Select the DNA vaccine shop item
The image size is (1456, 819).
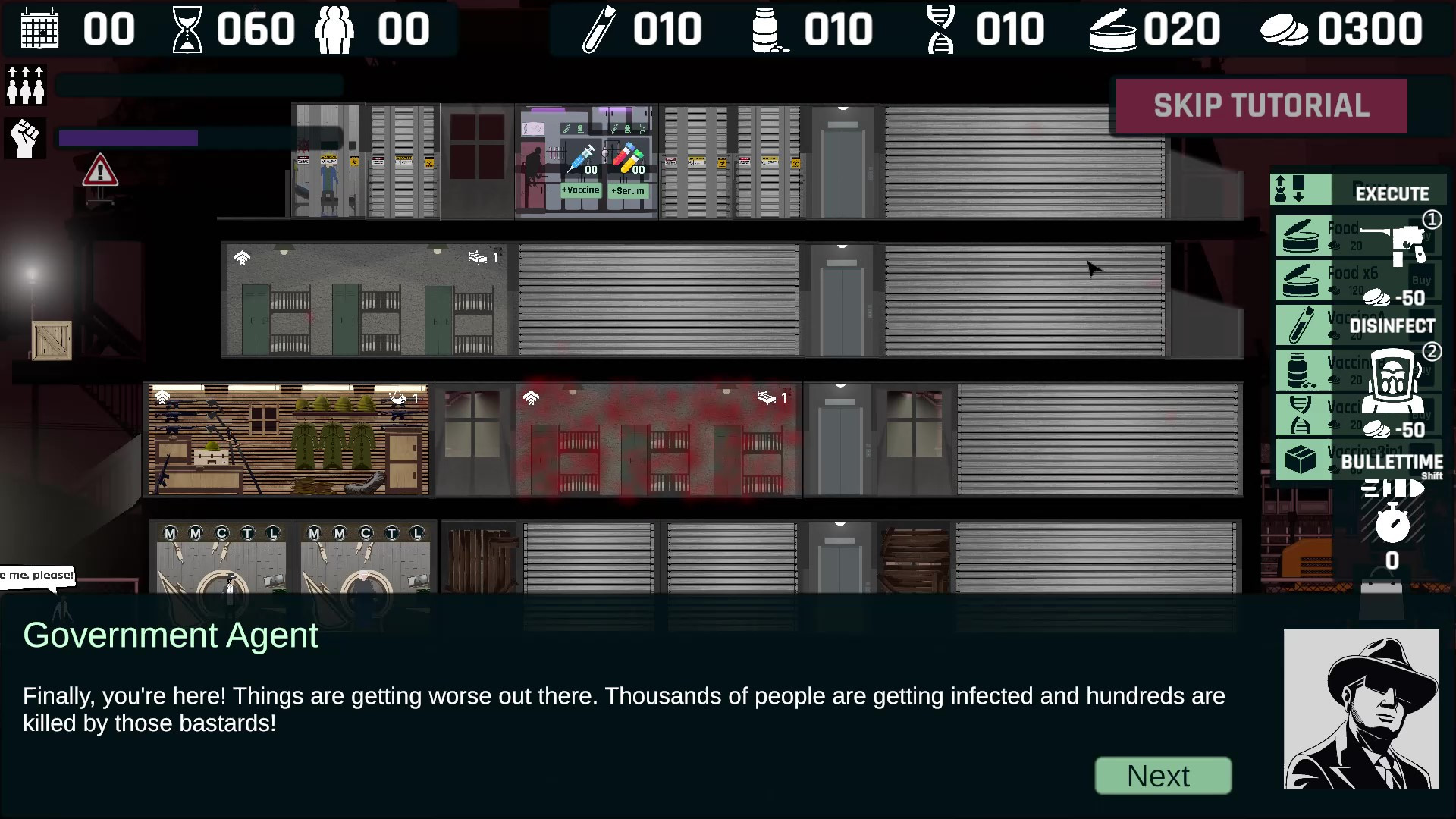point(1301,415)
